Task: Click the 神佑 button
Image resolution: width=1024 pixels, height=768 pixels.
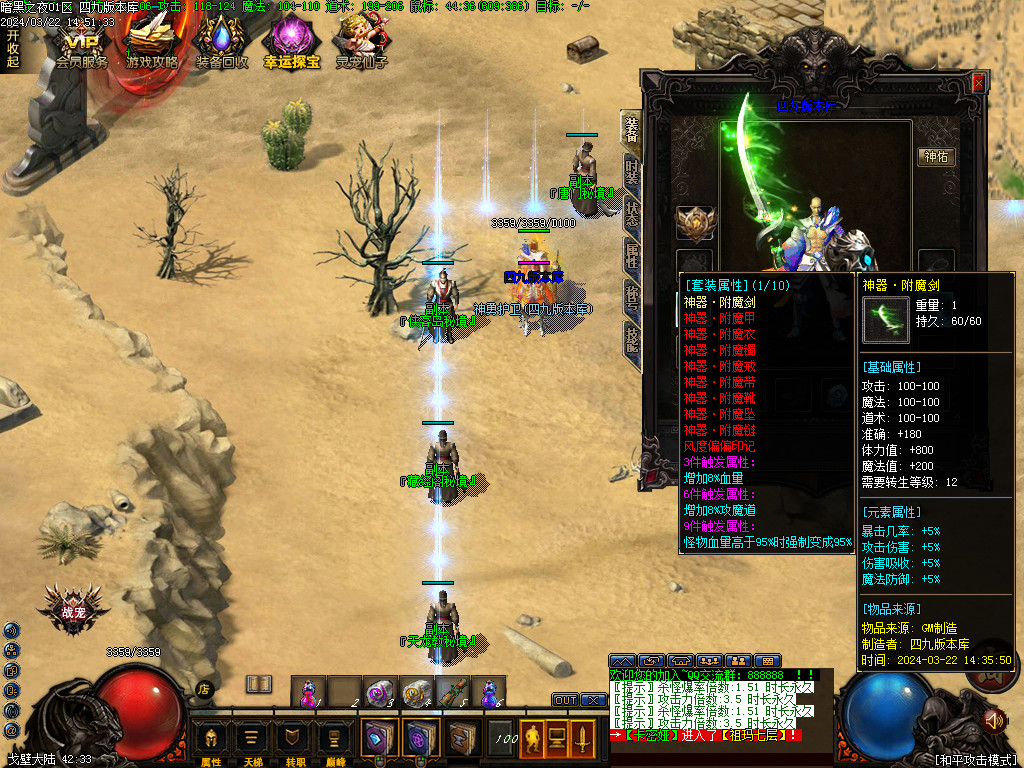Action: pyautogui.click(x=937, y=157)
